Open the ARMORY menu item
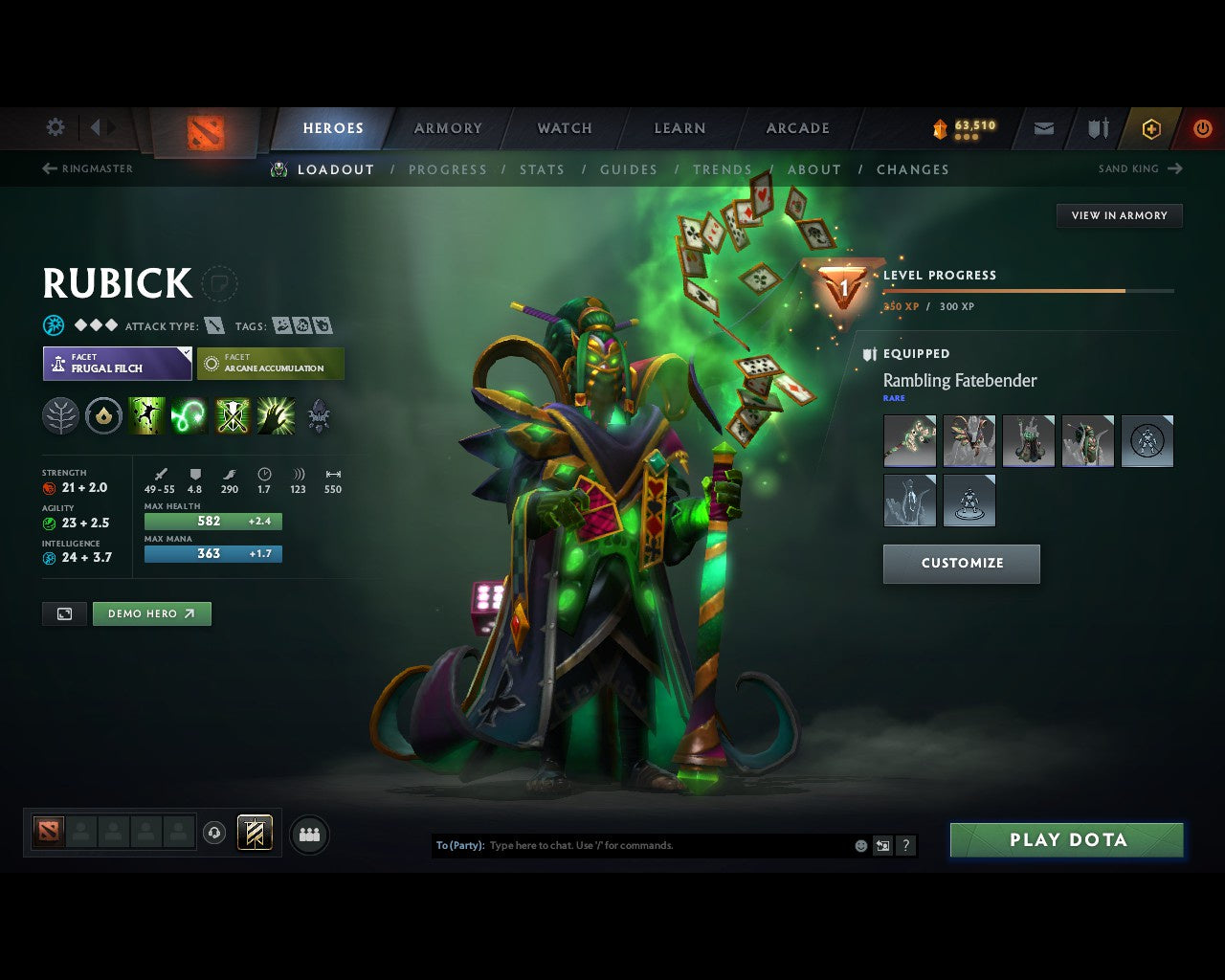1225x980 pixels. pos(446,127)
